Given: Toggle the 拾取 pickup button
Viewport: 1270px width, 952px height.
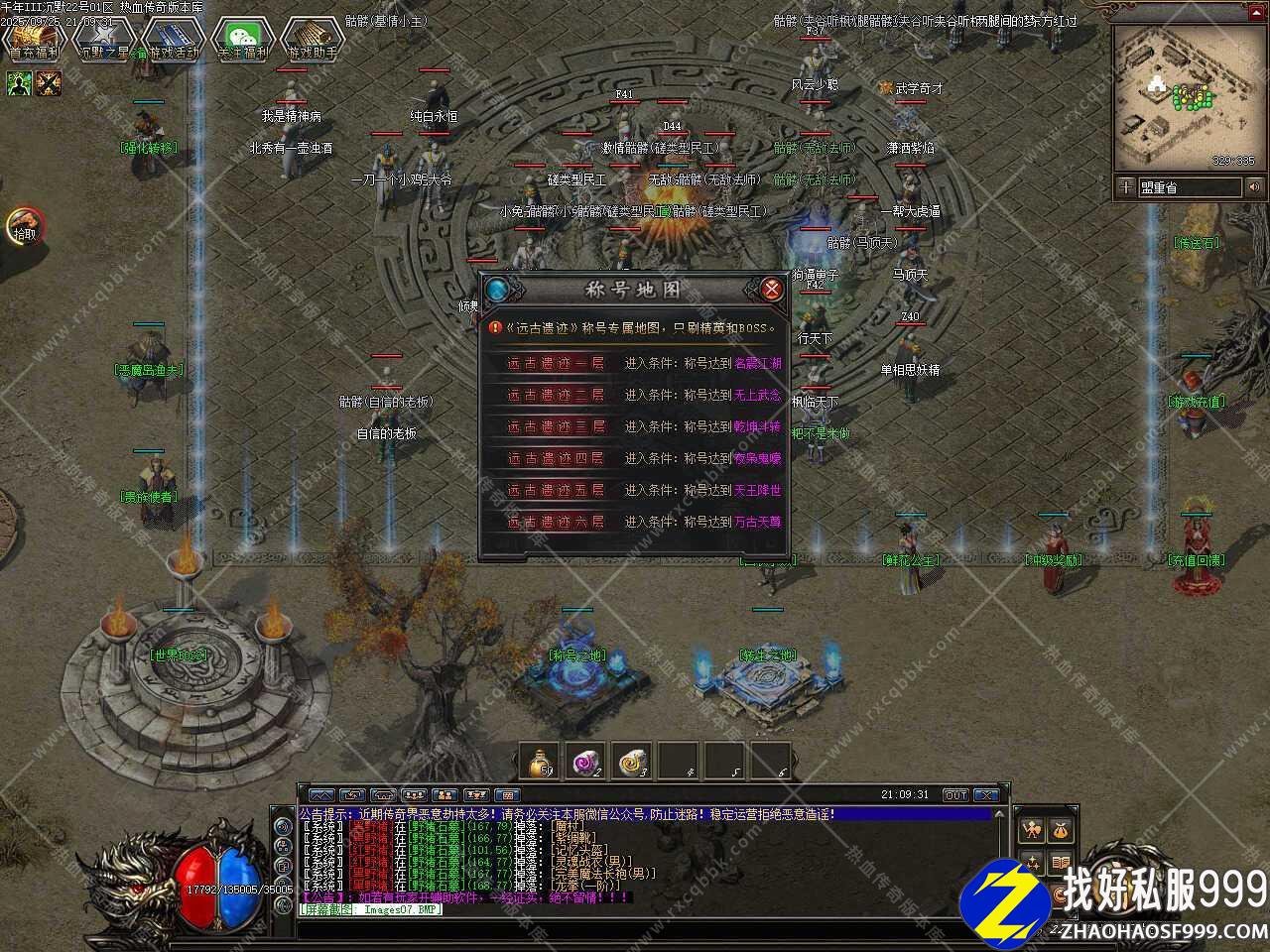Looking at the screenshot, I should (25, 227).
